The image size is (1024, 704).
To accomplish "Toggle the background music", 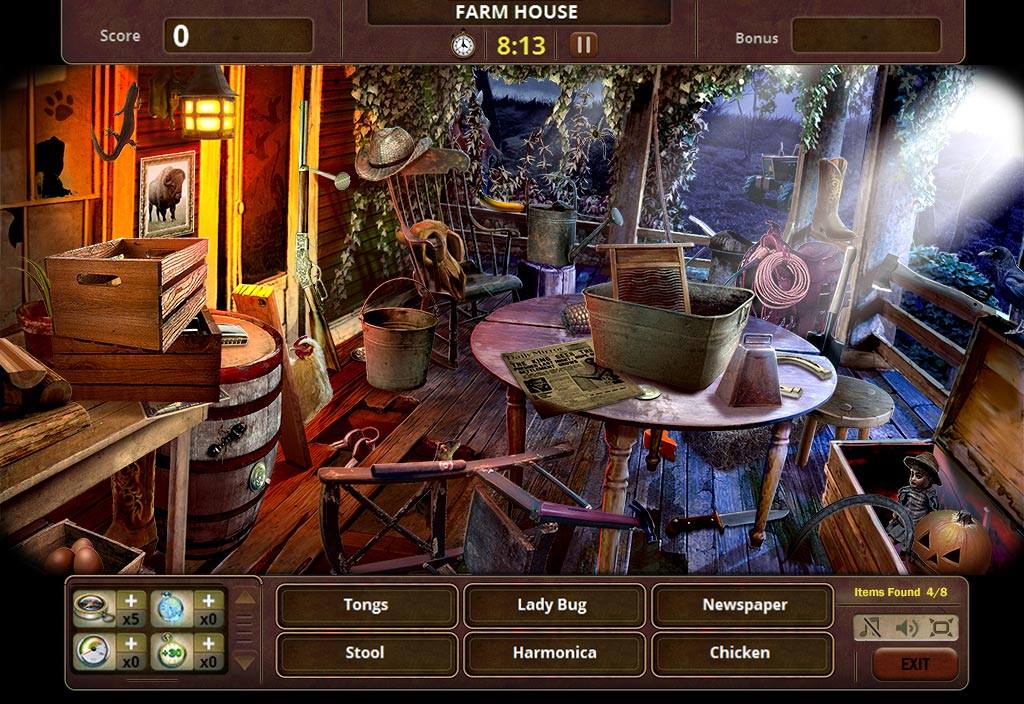I will 872,628.
